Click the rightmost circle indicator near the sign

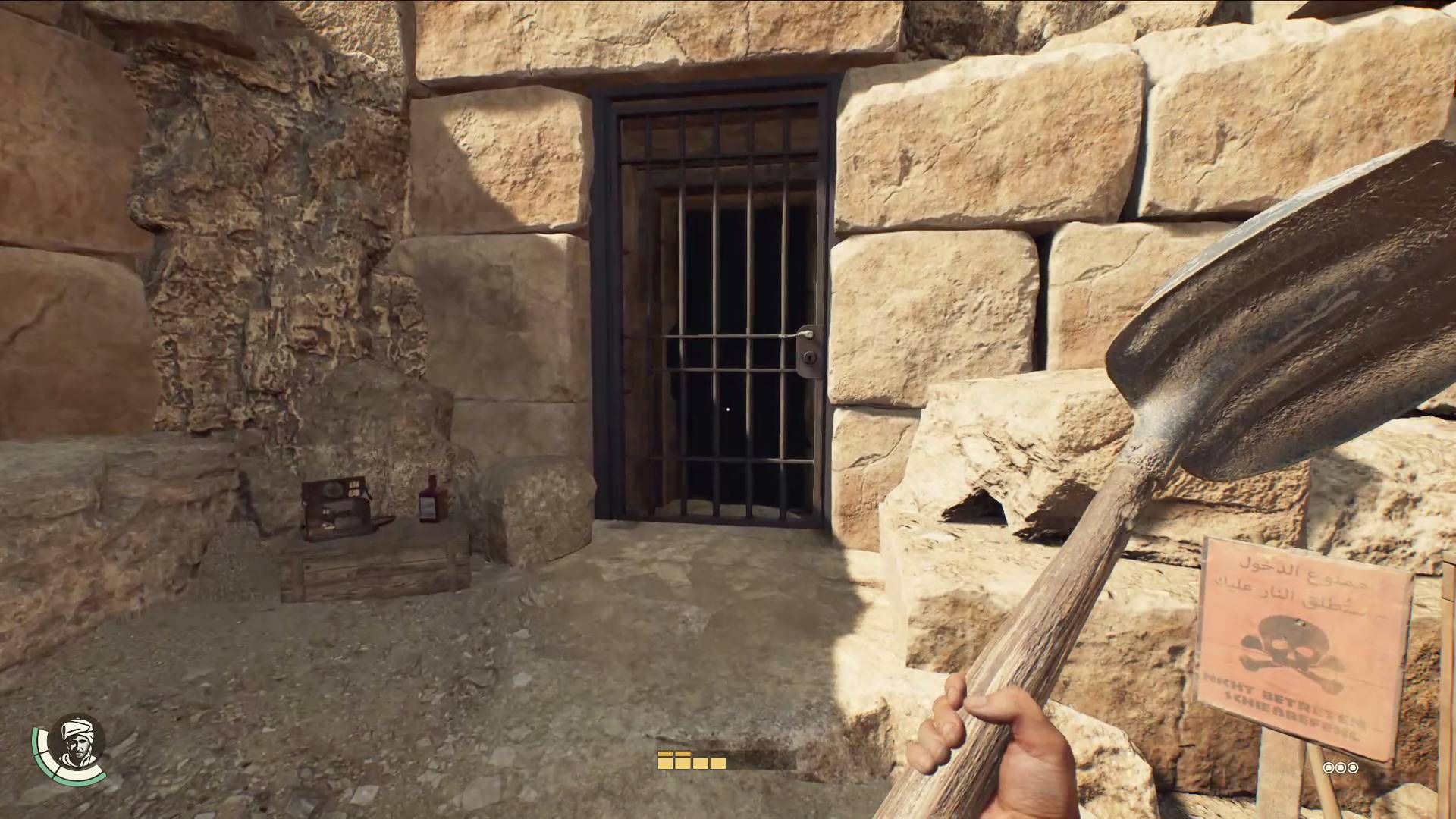(1352, 768)
